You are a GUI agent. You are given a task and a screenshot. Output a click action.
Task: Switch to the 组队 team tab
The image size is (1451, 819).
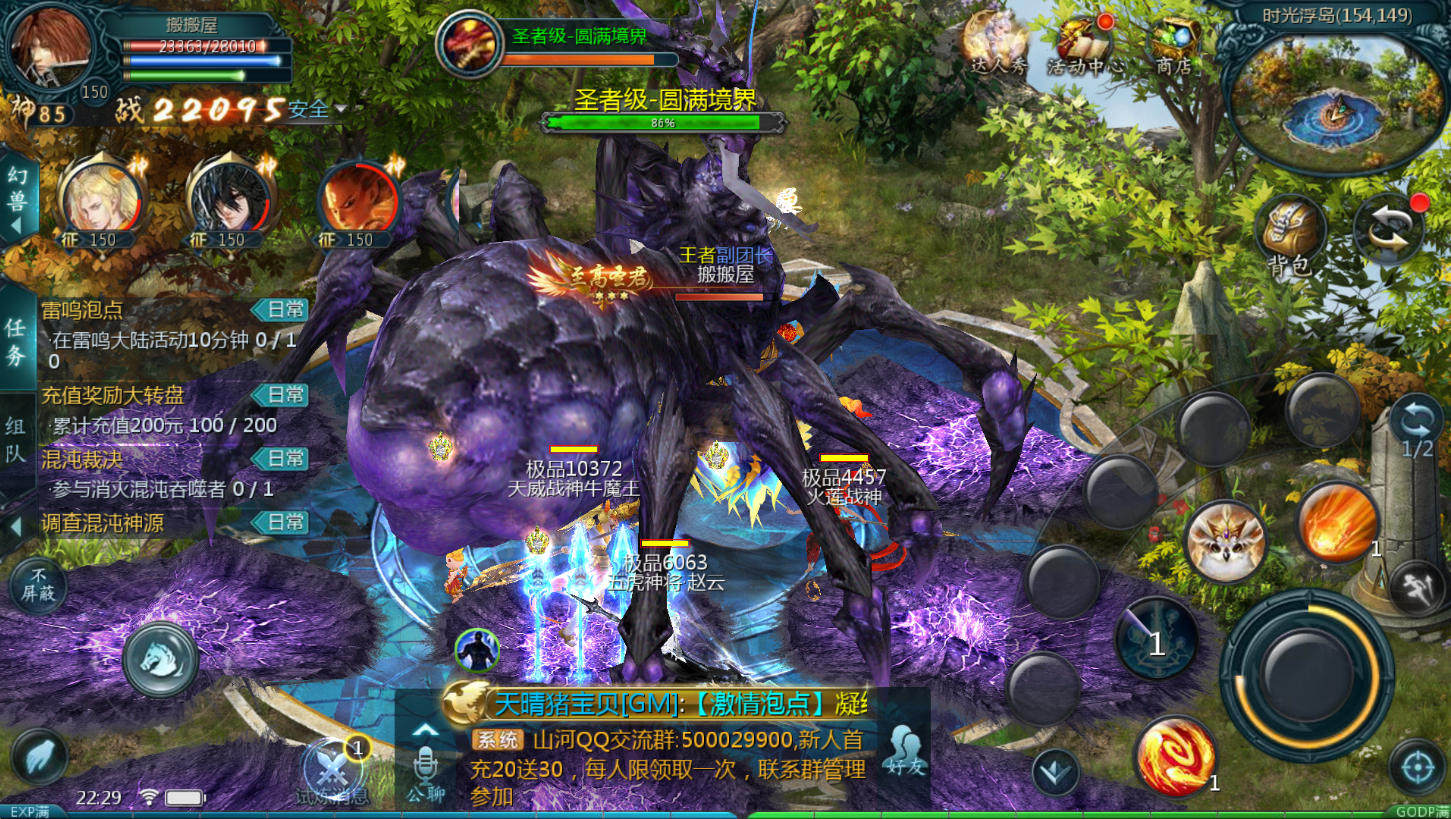pyautogui.click(x=17, y=440)
